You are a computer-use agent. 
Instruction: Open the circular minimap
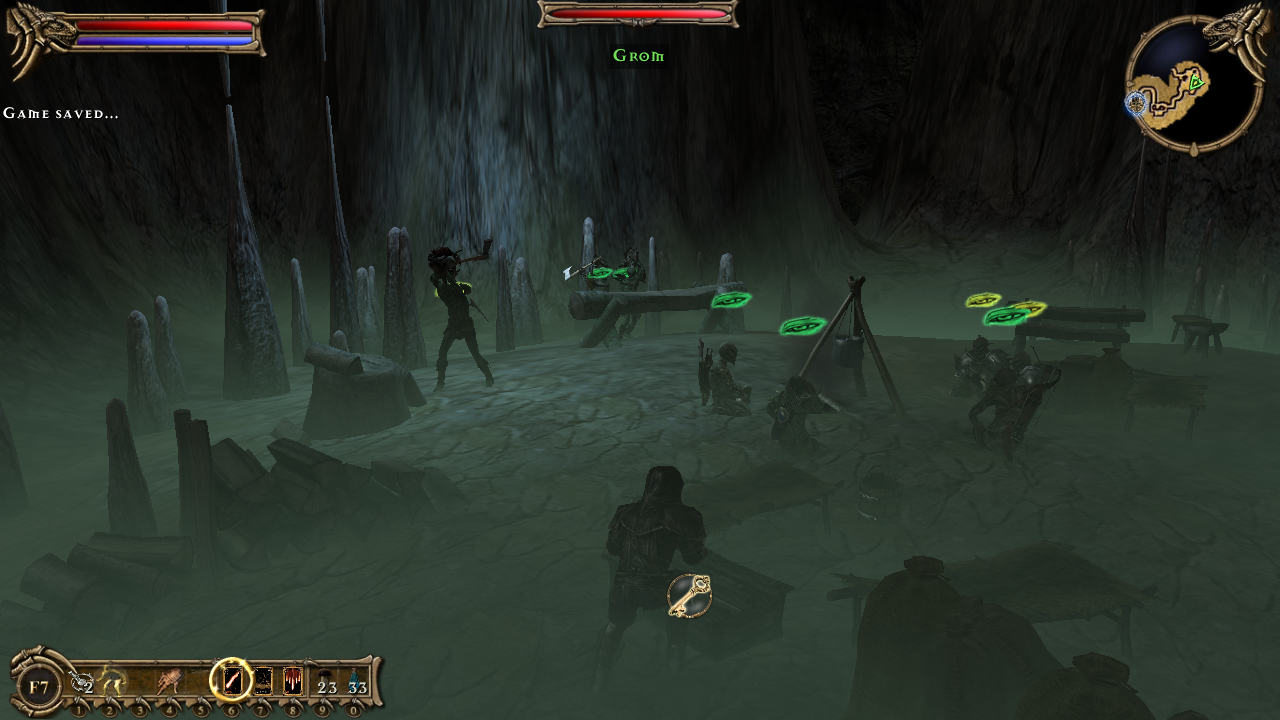tap(1194, 84)
